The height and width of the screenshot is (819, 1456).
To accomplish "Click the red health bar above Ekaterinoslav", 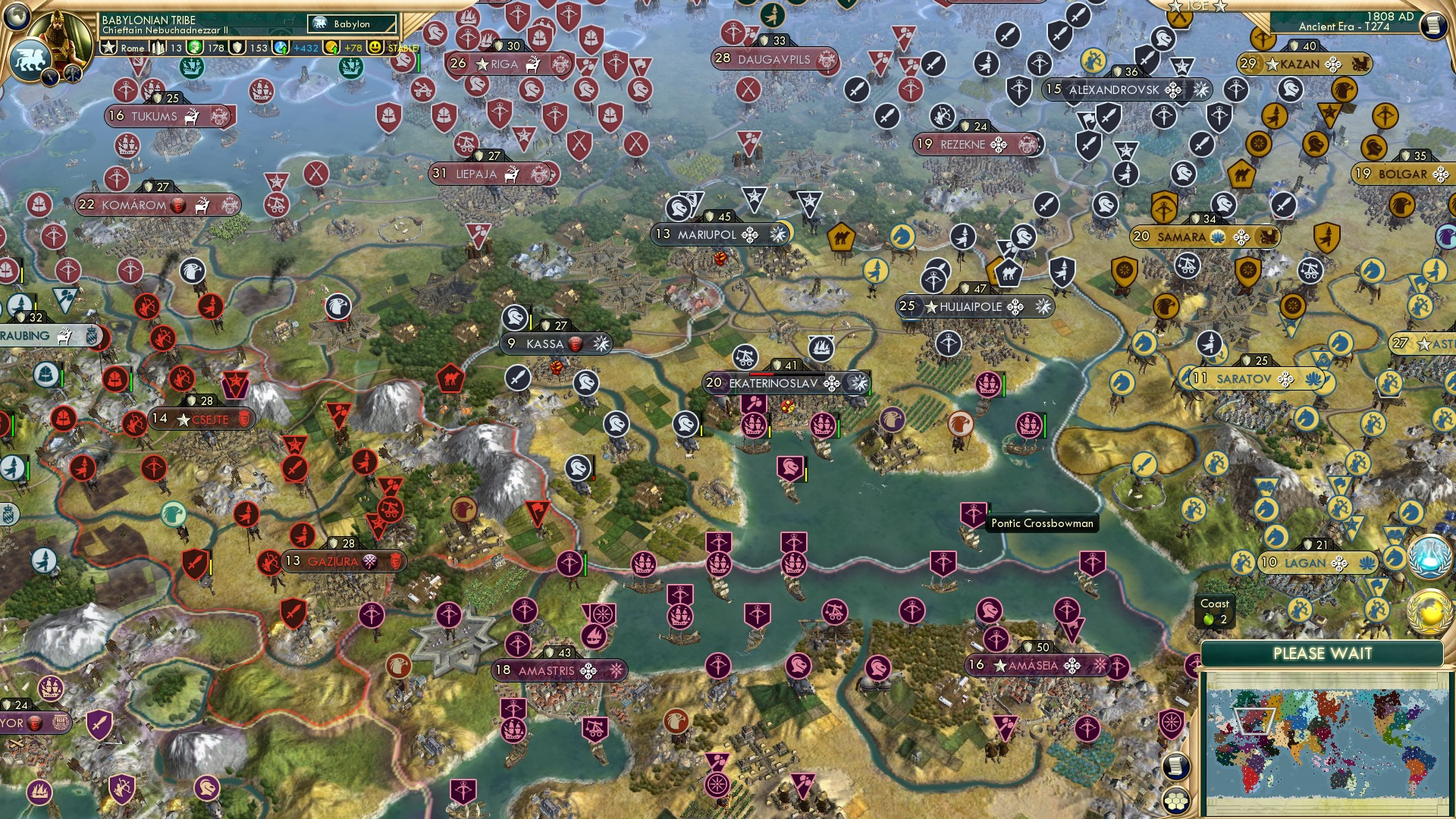I will pos(761,373).
